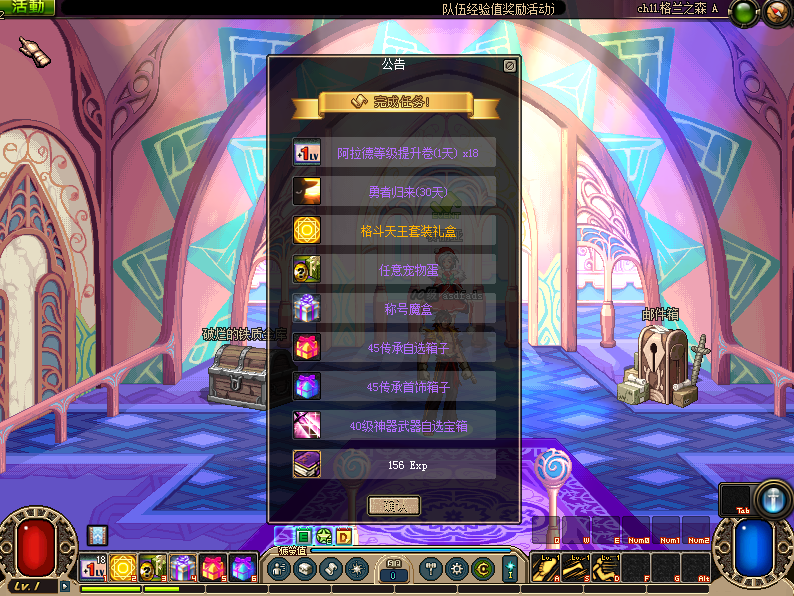Click the green square icon above experience bar
This screenshot has width=794, height=596.
[304, 536]
